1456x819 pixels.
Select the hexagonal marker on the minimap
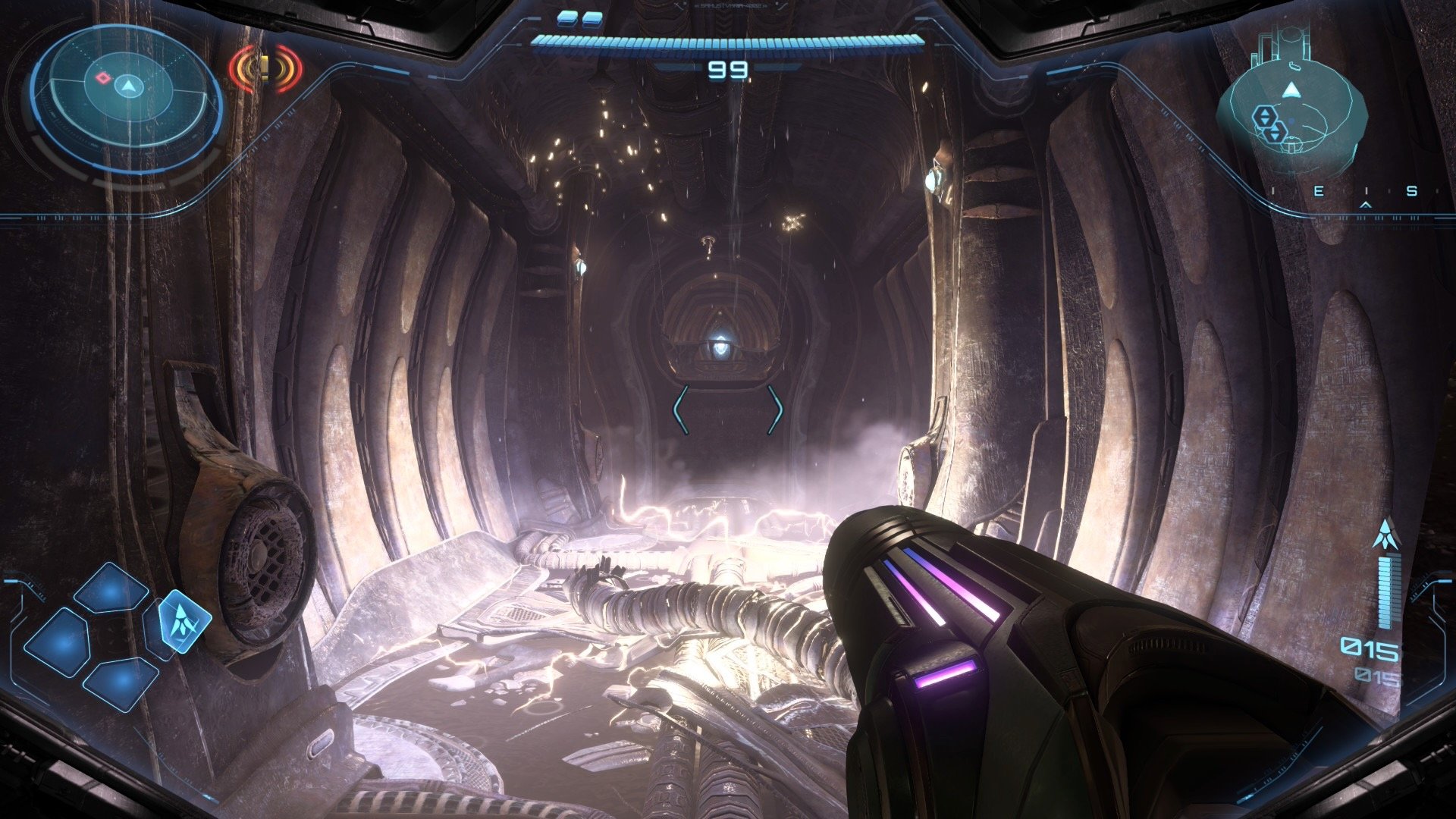(1265, 118)
